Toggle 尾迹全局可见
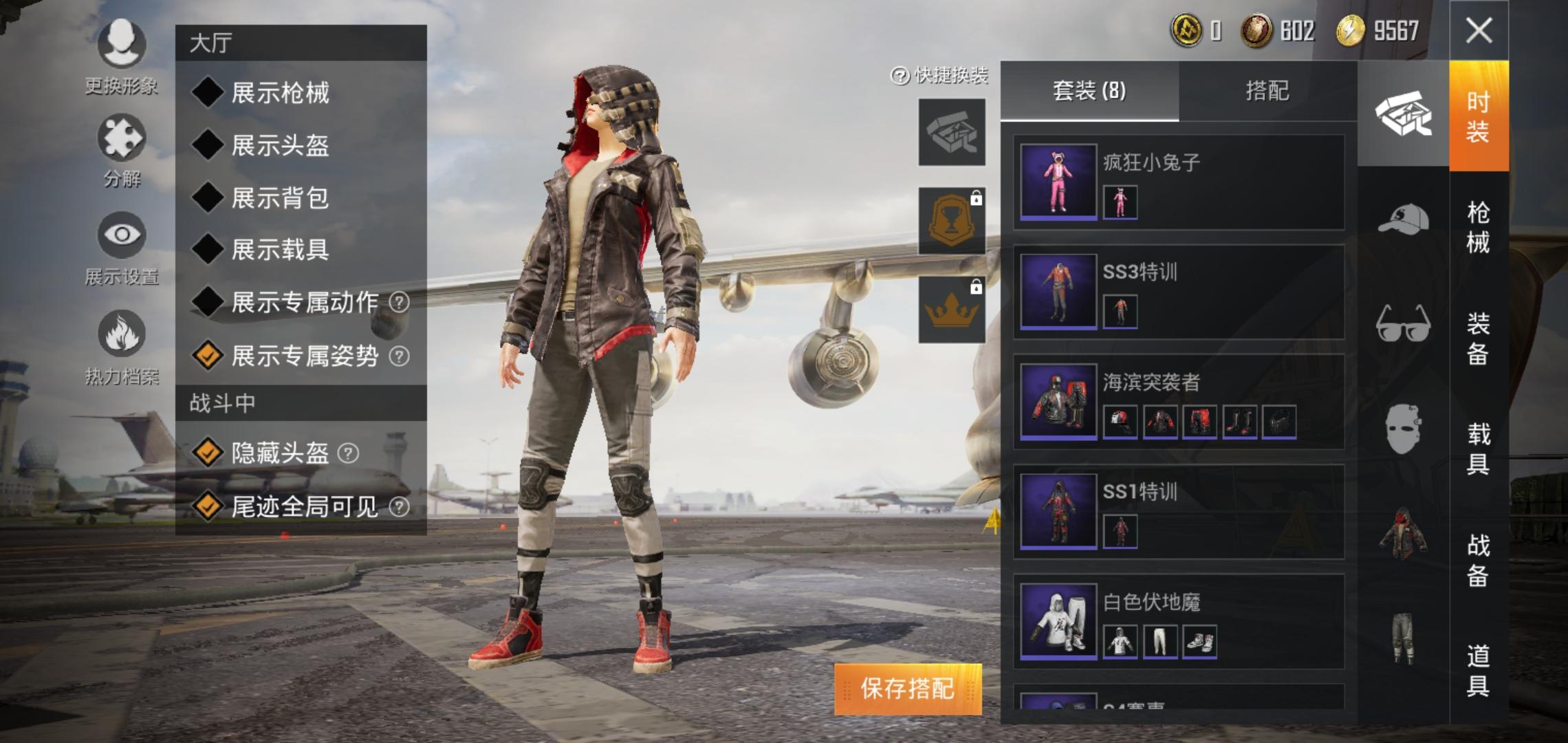Viewport: 1568px width, 743px height. click(208, 506)
